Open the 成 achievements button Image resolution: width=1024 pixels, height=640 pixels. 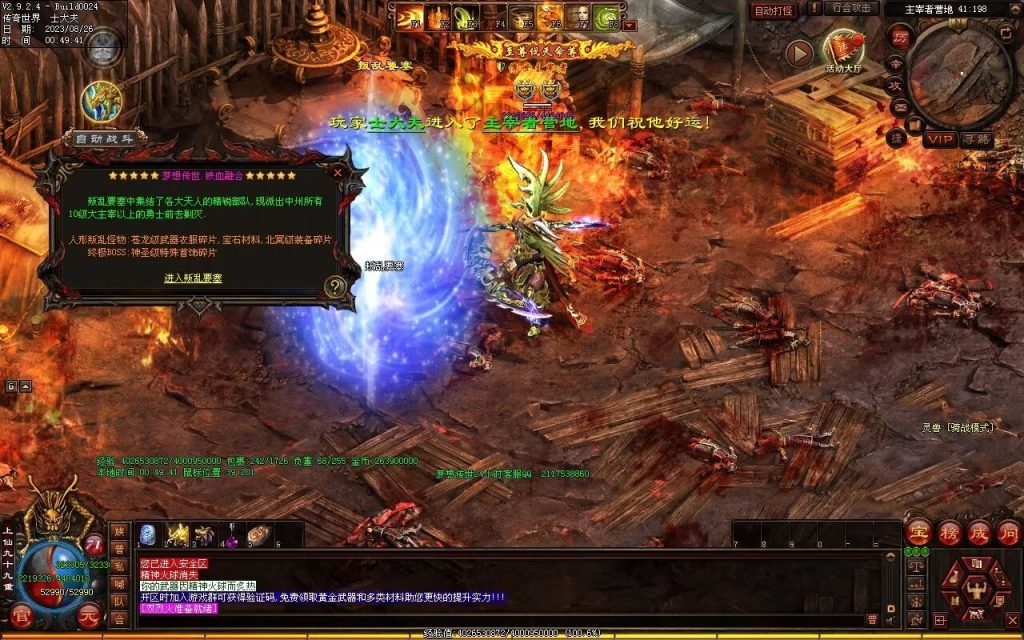coord(978,533)
